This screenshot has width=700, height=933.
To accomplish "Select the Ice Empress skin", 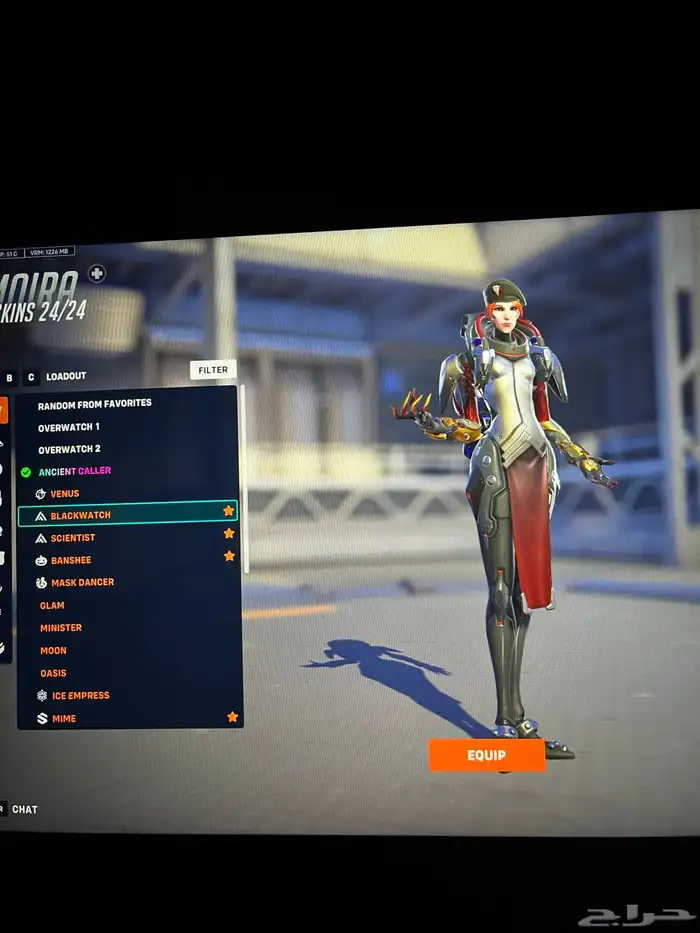I will click(80, 695).
